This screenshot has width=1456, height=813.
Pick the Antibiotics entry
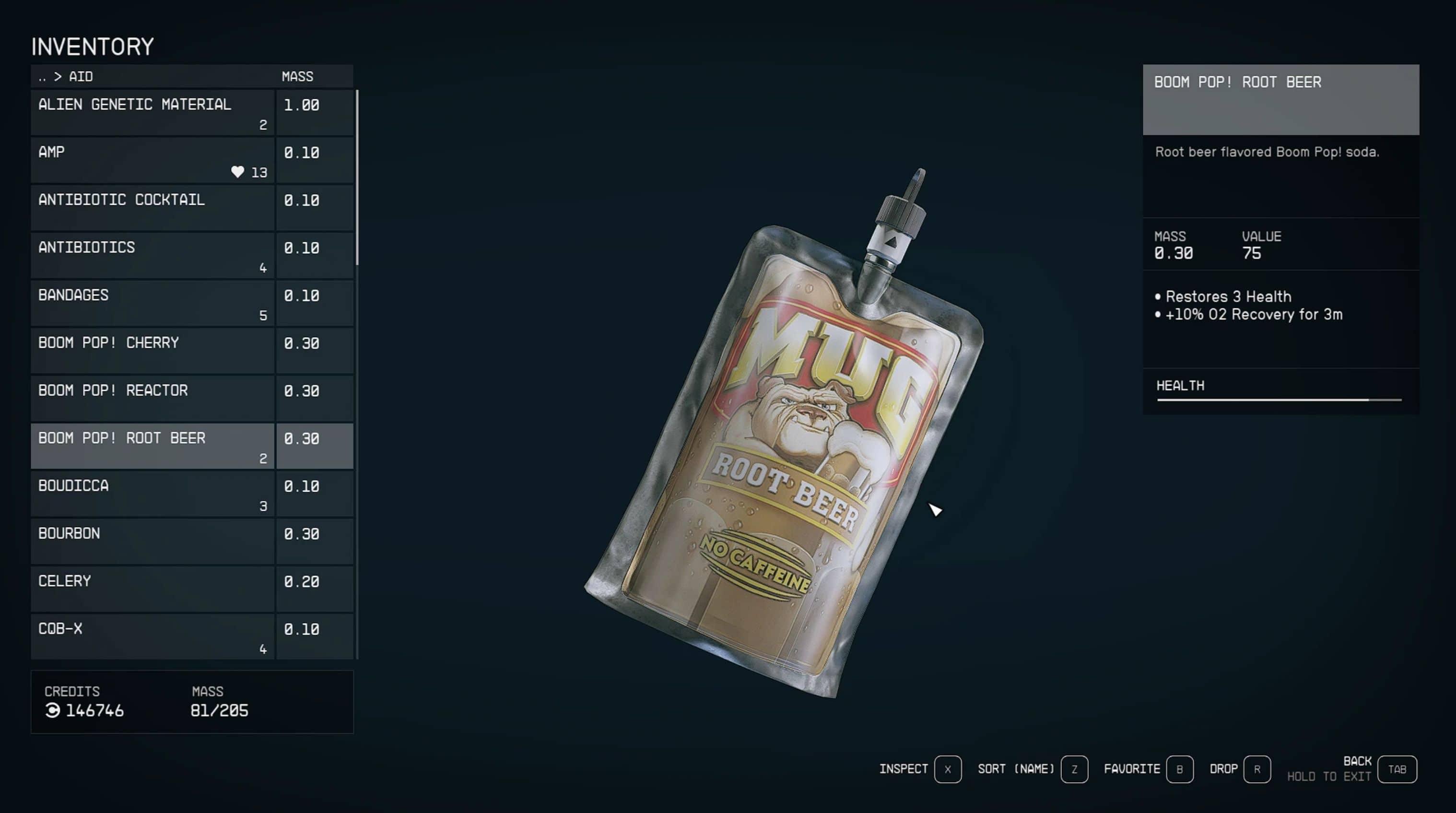coord(153,256)
